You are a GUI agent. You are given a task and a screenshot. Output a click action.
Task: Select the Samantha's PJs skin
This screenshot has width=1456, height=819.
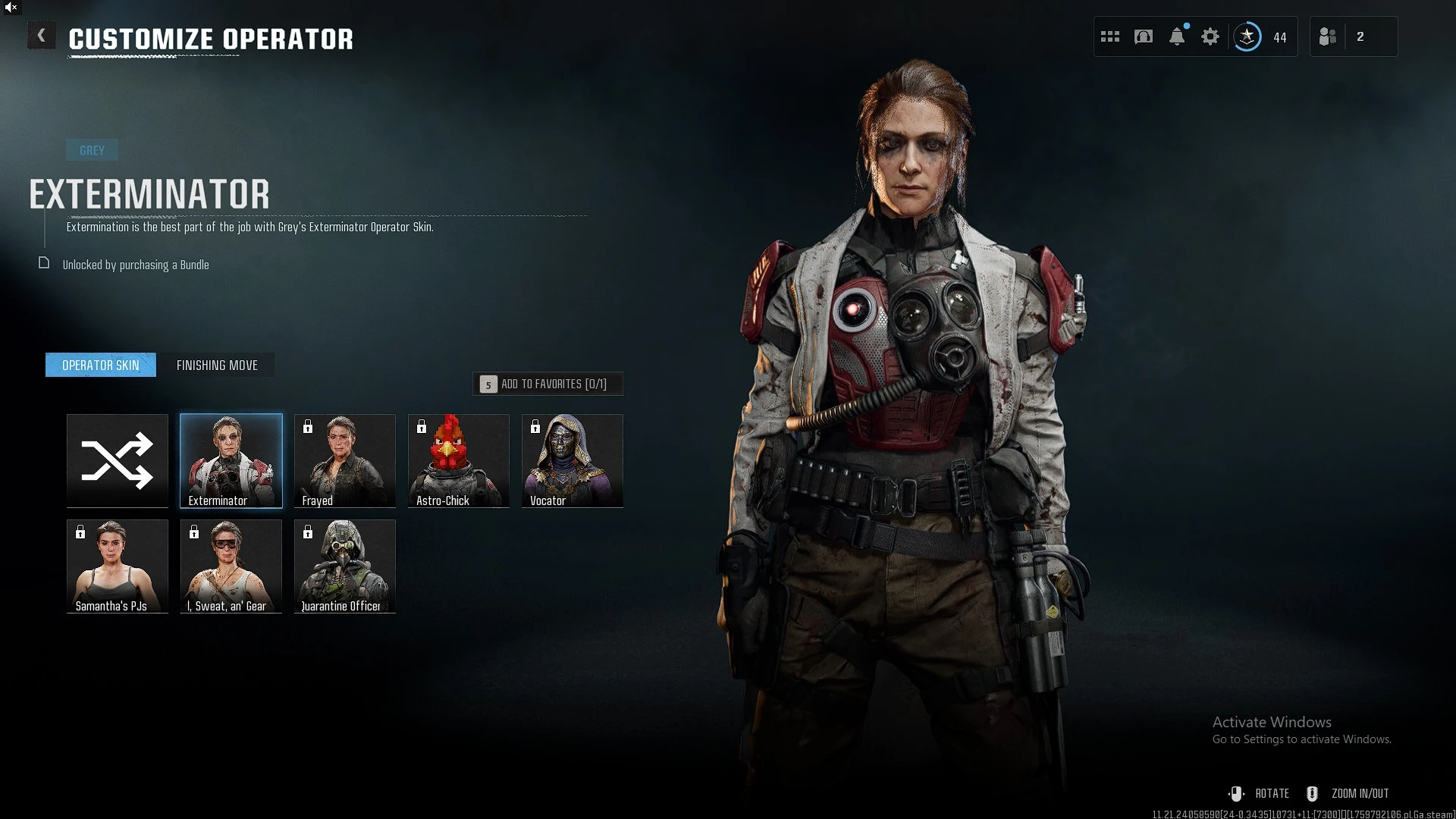[118, 566]
